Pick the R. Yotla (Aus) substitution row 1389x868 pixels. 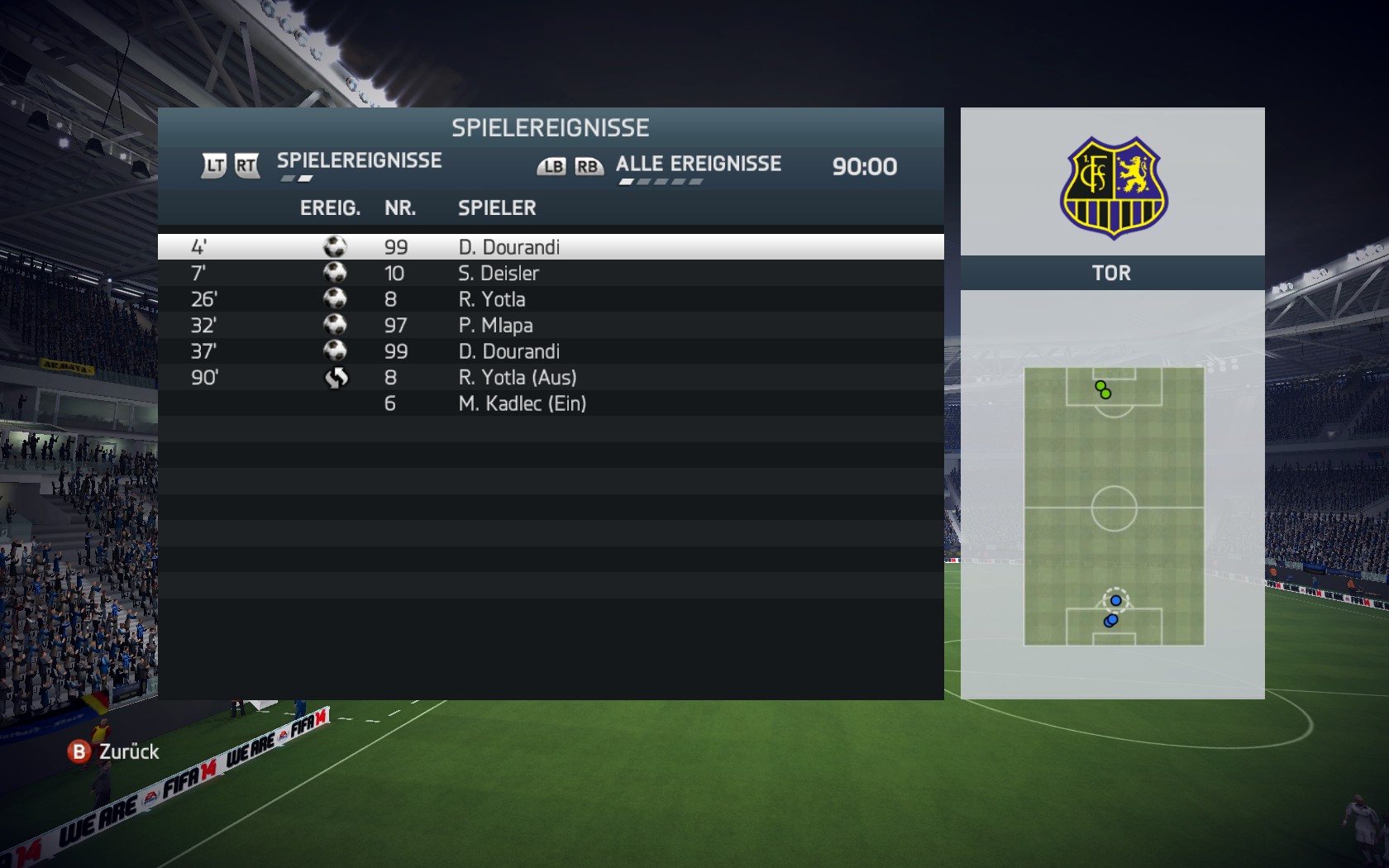coord(550,378)
